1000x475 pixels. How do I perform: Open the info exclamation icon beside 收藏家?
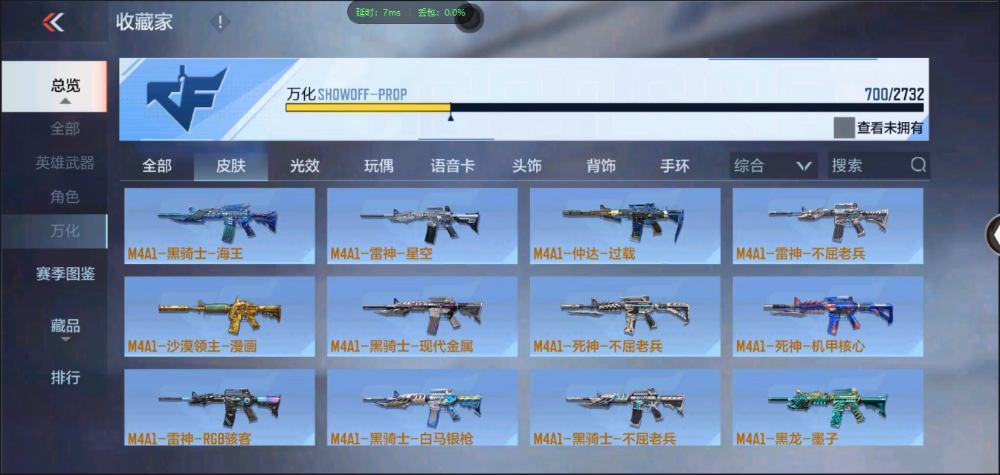click(220, 22)
